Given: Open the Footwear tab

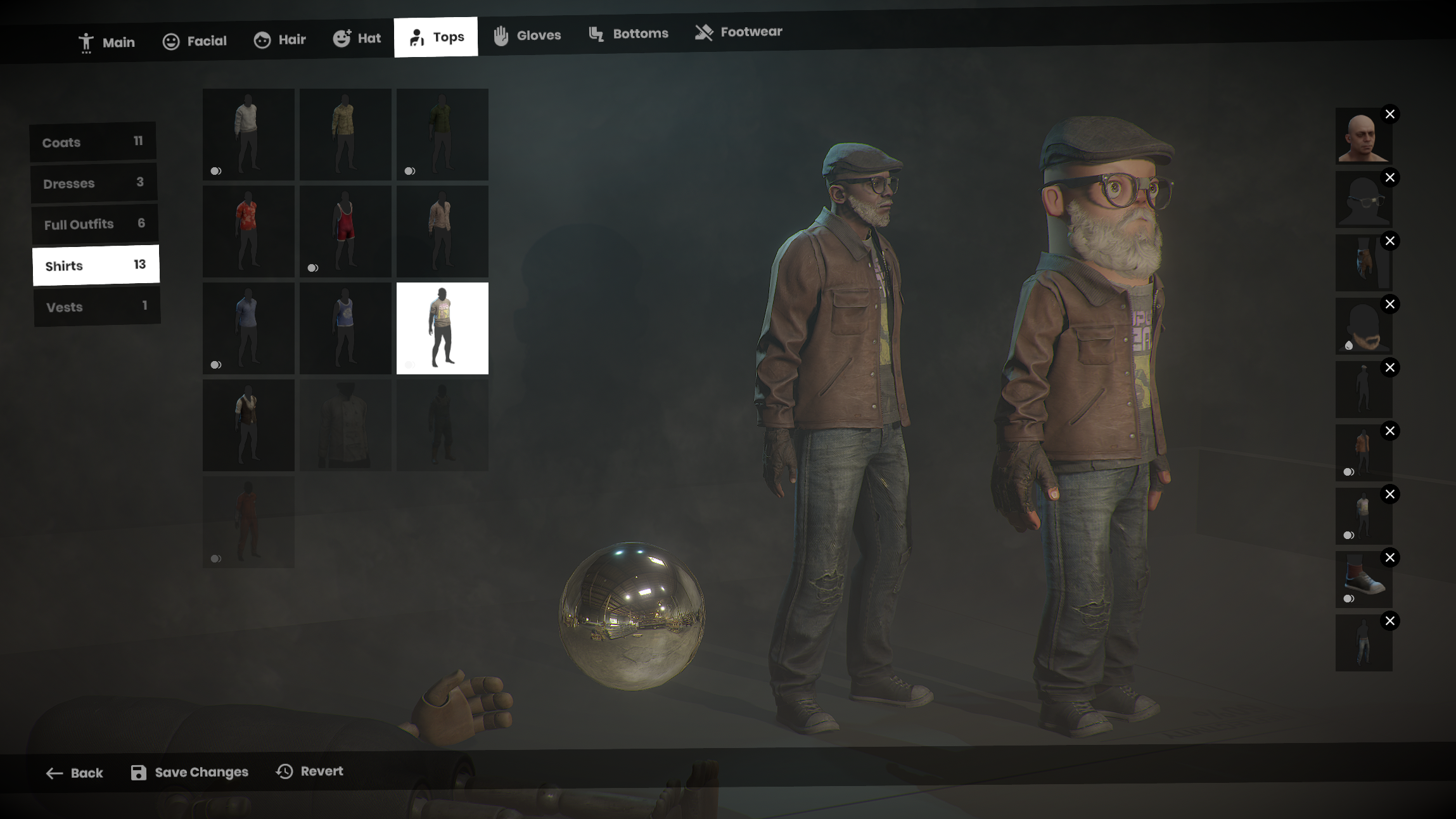Looking at the screenshot, I should [739, 32].
